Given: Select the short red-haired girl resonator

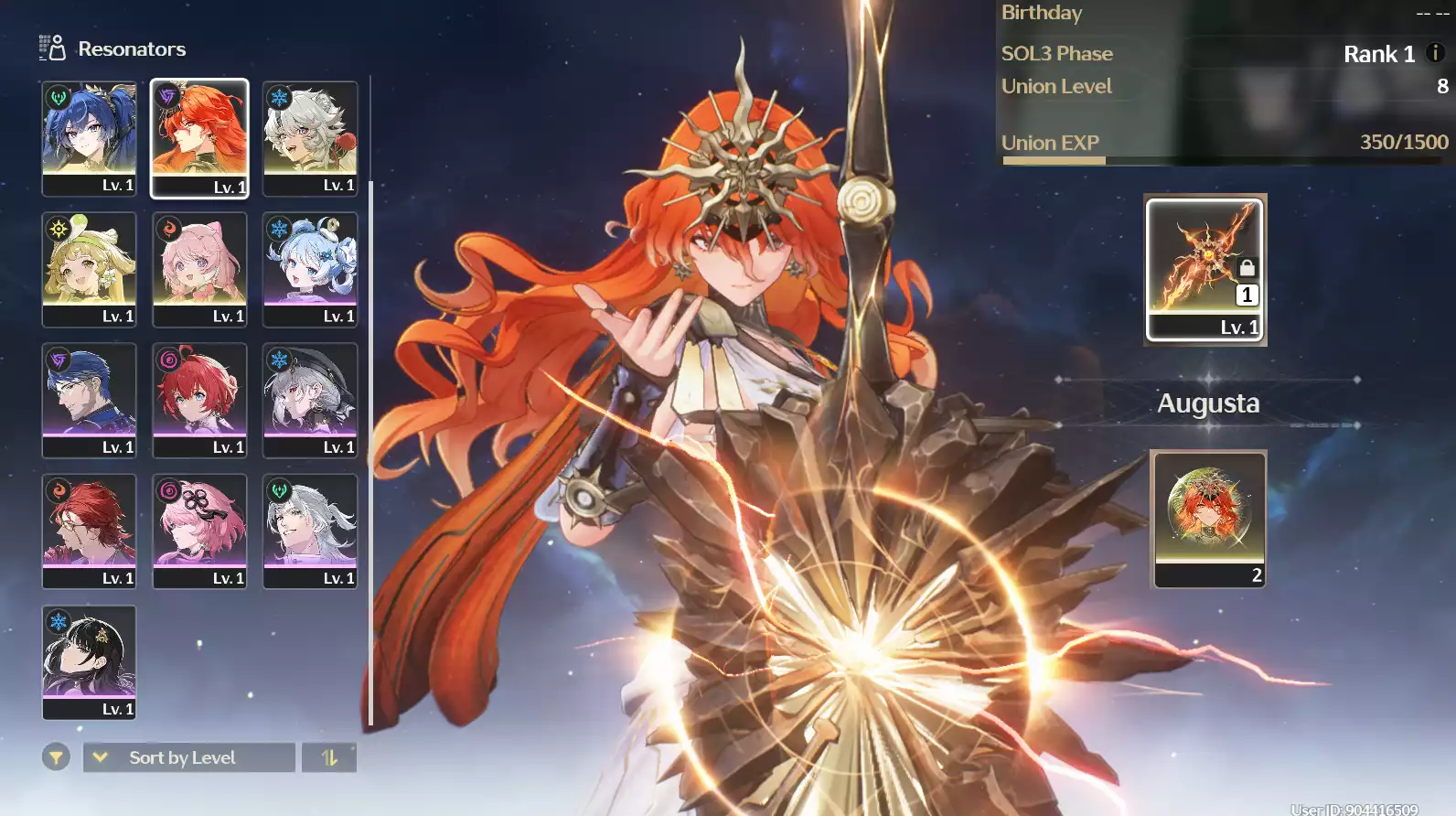Looking at the screenshot, I should click(199, 400).
